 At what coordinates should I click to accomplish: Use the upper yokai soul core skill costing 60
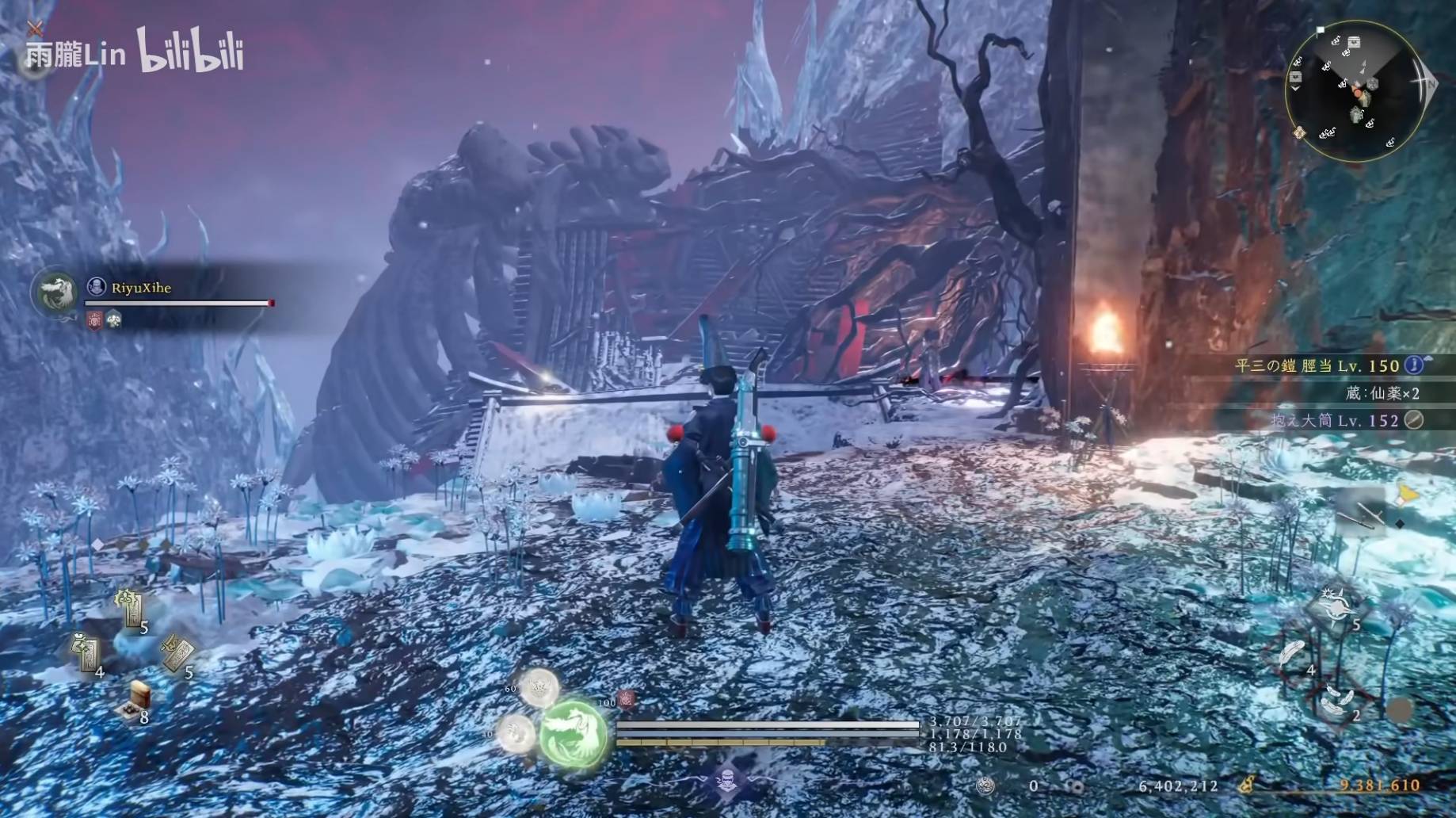[539, 687]
